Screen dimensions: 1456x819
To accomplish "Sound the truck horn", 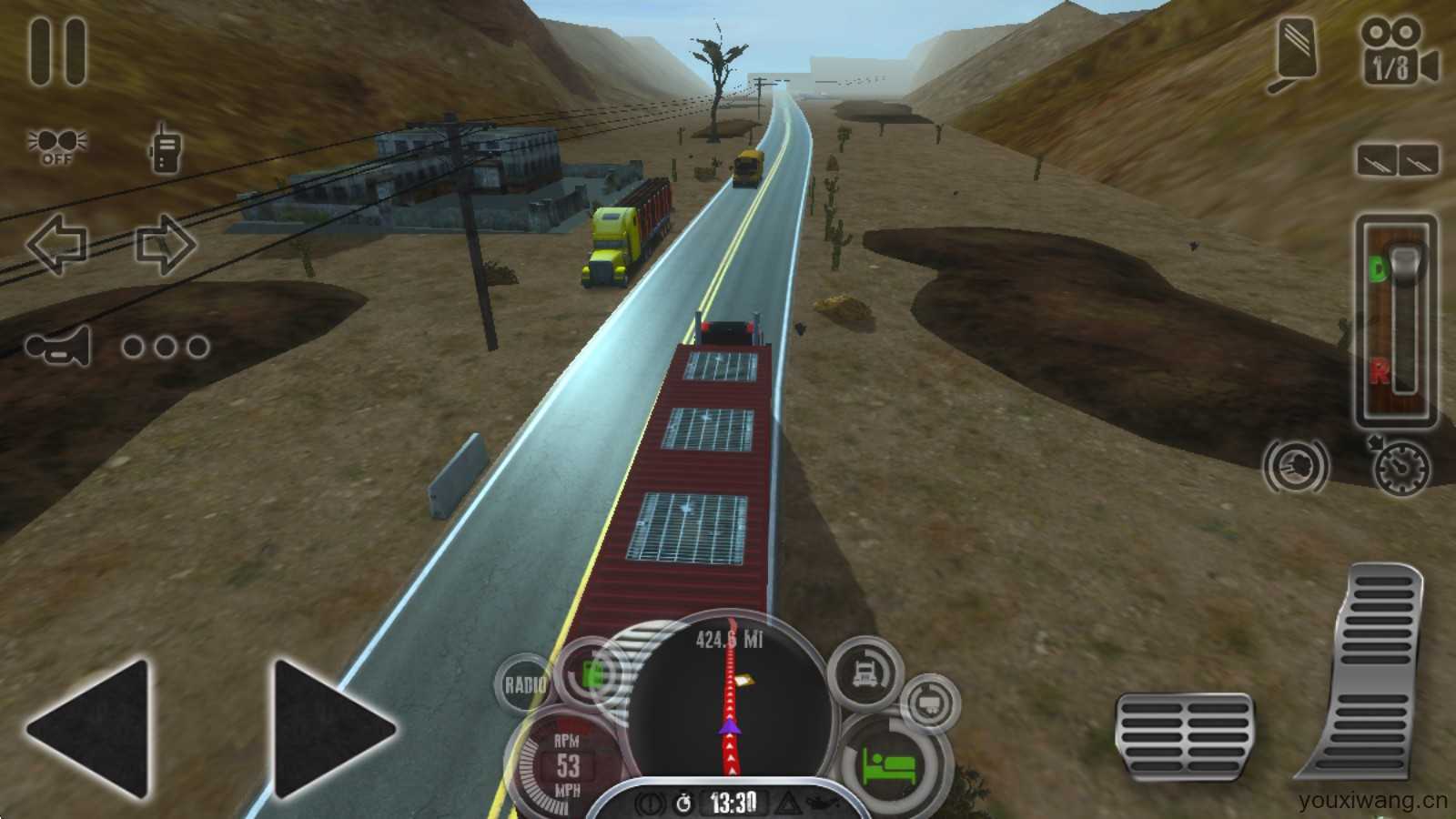I will coord(59,346).
